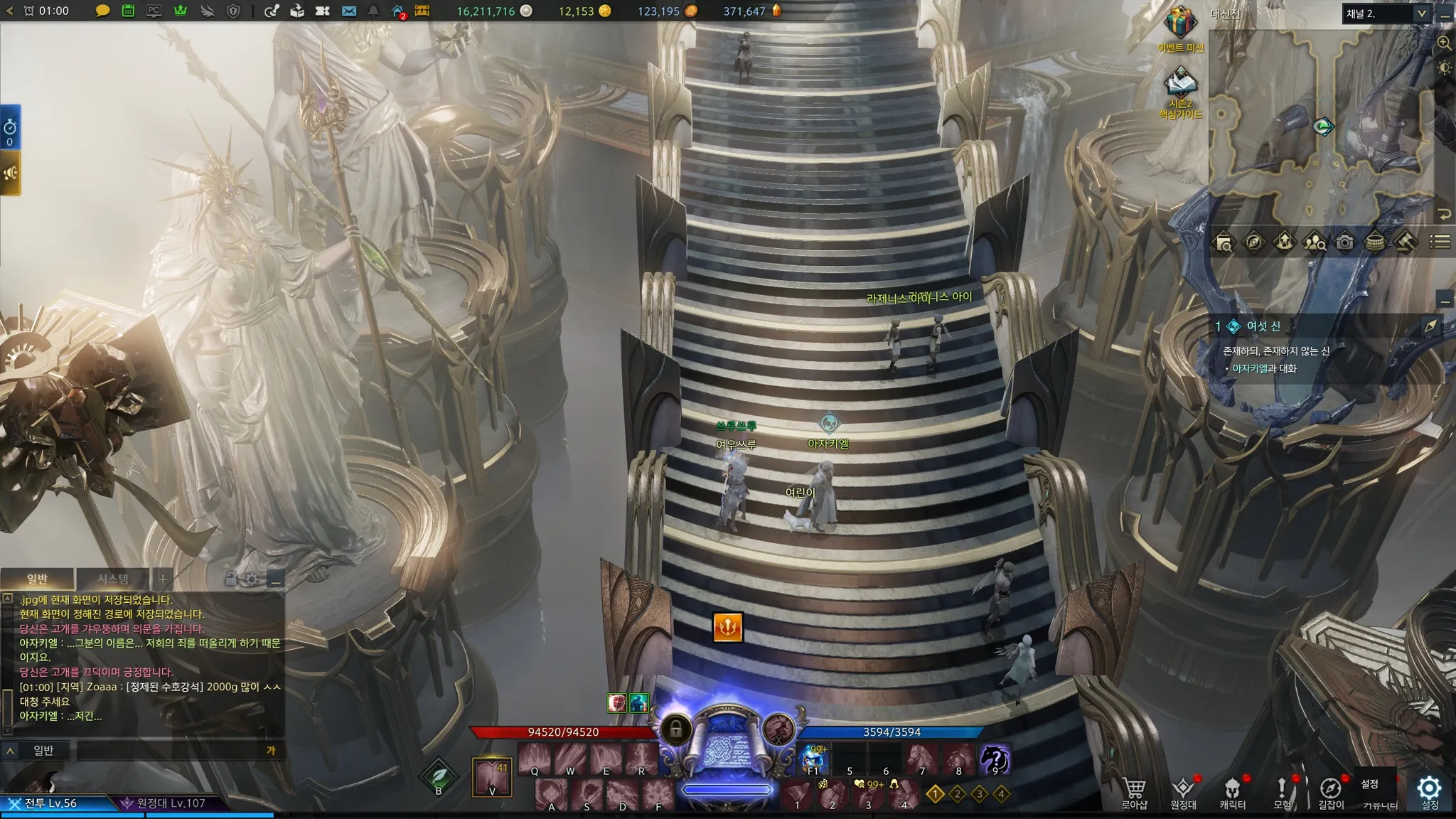Open the 이벤트 미션 gift box
The height and width of the screenshot is (819, 1456).
coord(1180,24)
